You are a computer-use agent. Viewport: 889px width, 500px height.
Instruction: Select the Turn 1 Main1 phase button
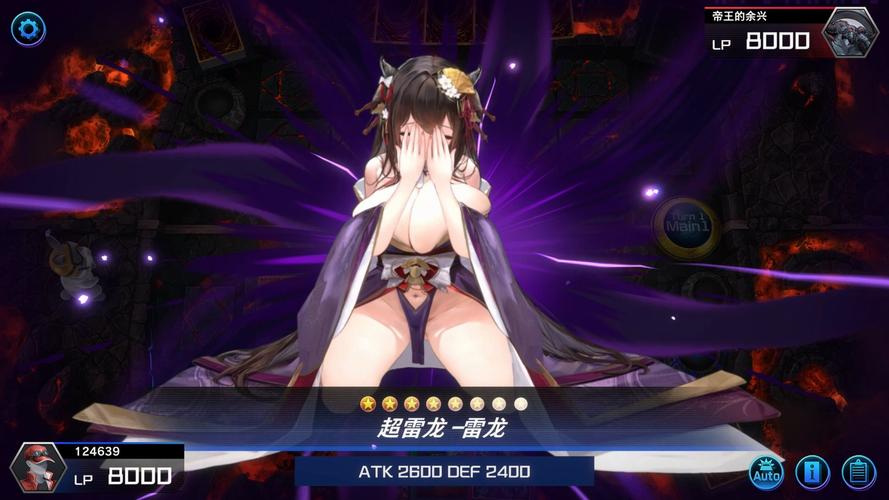687,226
